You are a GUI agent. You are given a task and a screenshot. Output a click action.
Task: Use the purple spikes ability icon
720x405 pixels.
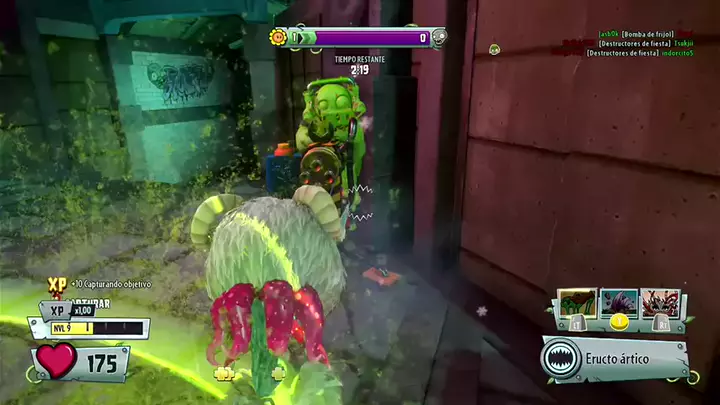point(618,302)
